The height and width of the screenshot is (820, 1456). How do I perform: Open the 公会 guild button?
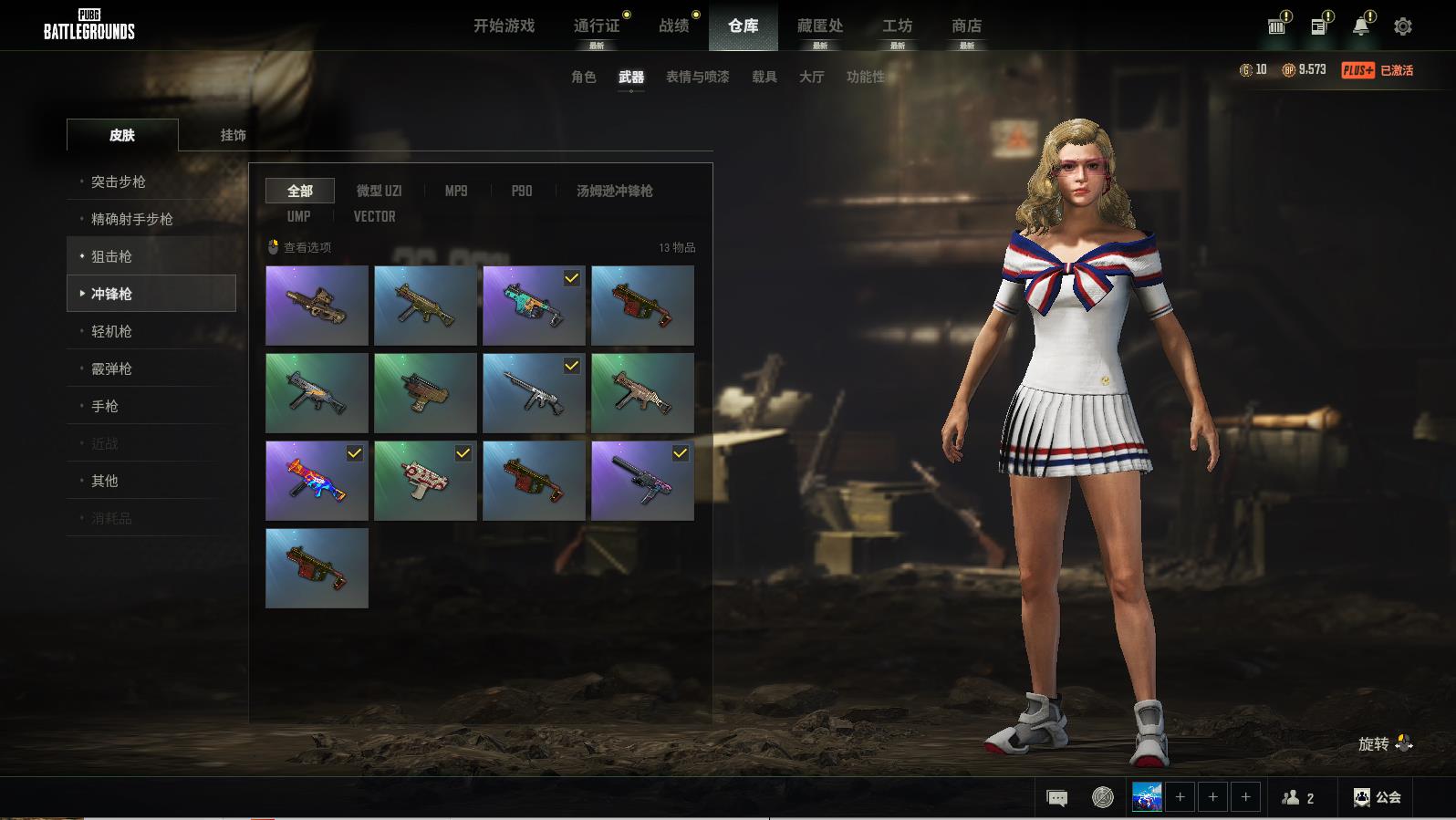(x=1378, y=797)
